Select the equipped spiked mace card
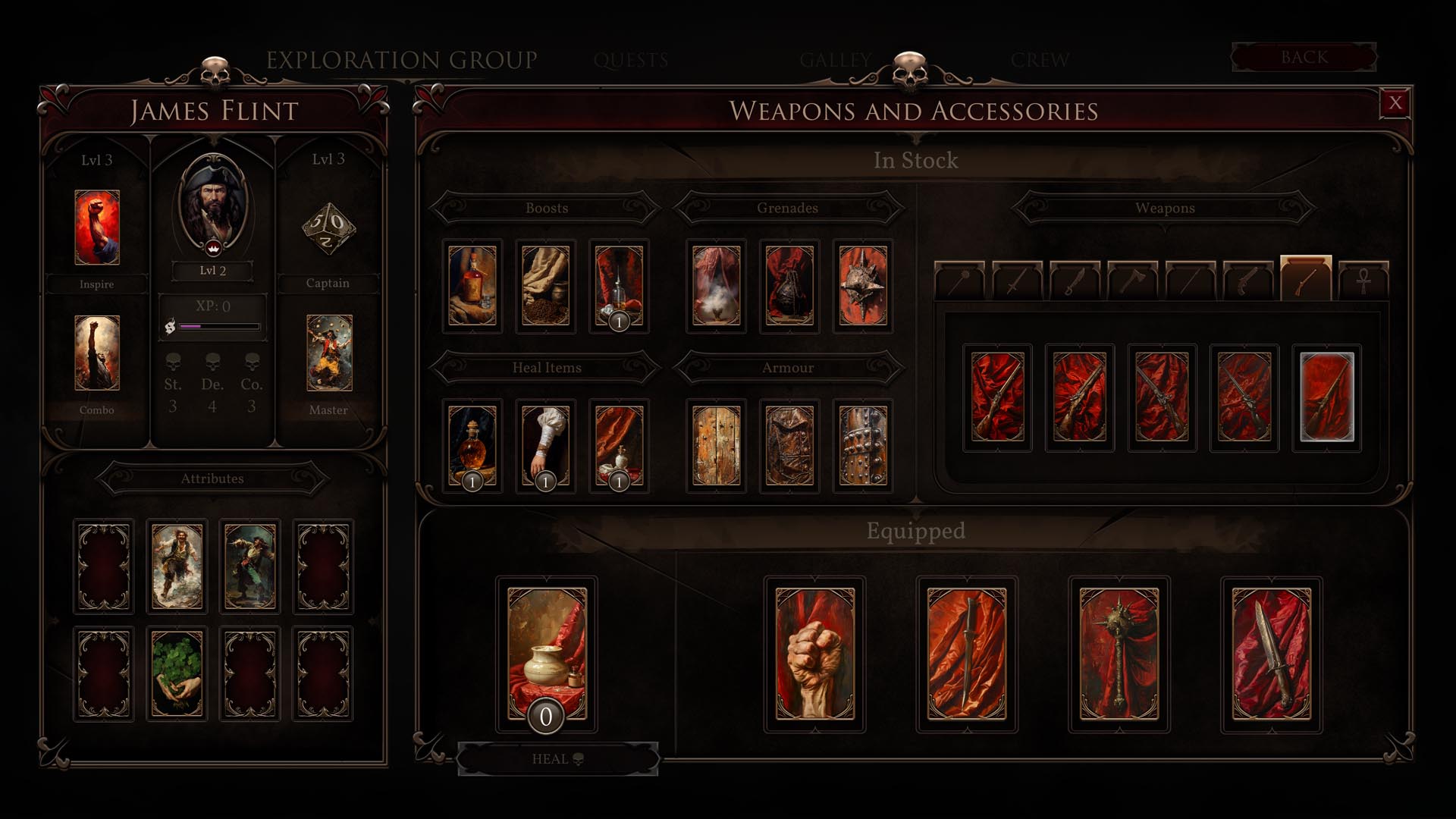Screen dimensions: 1456x819 tap(1119, 654)
